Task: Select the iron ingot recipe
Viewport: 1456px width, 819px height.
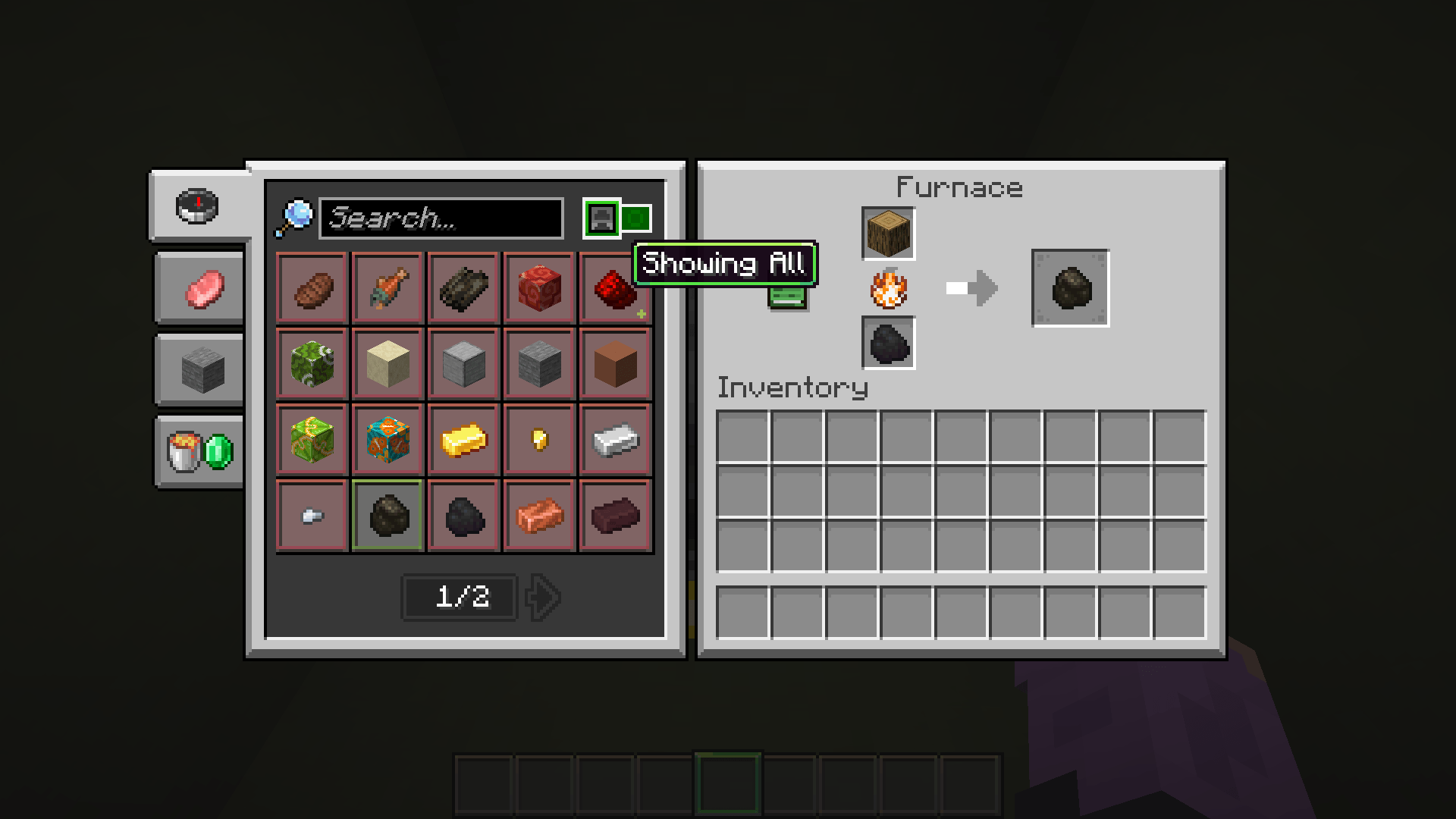Action: coord(615,440)
